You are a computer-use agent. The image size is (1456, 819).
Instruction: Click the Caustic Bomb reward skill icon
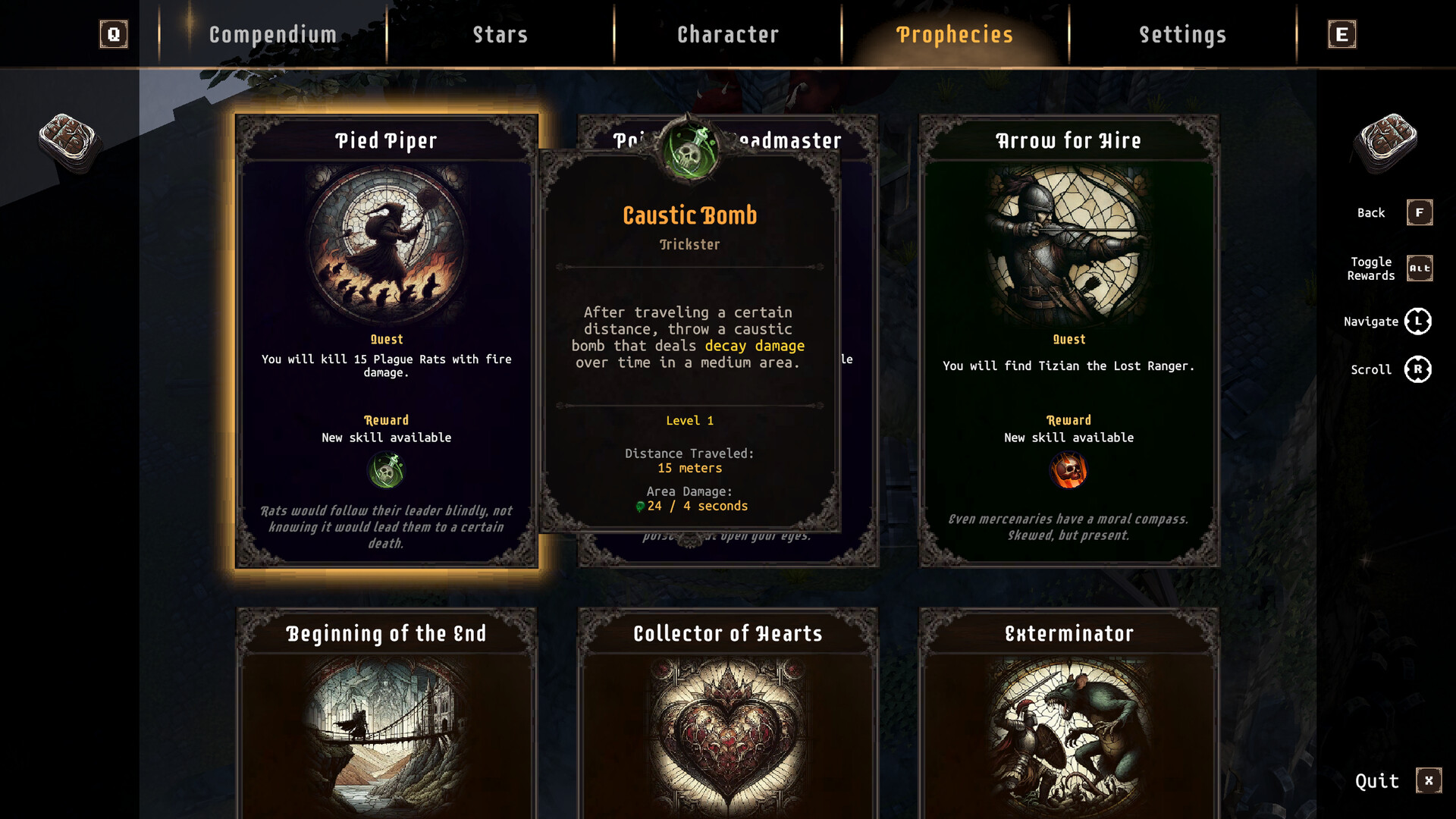tap(386, 471)
